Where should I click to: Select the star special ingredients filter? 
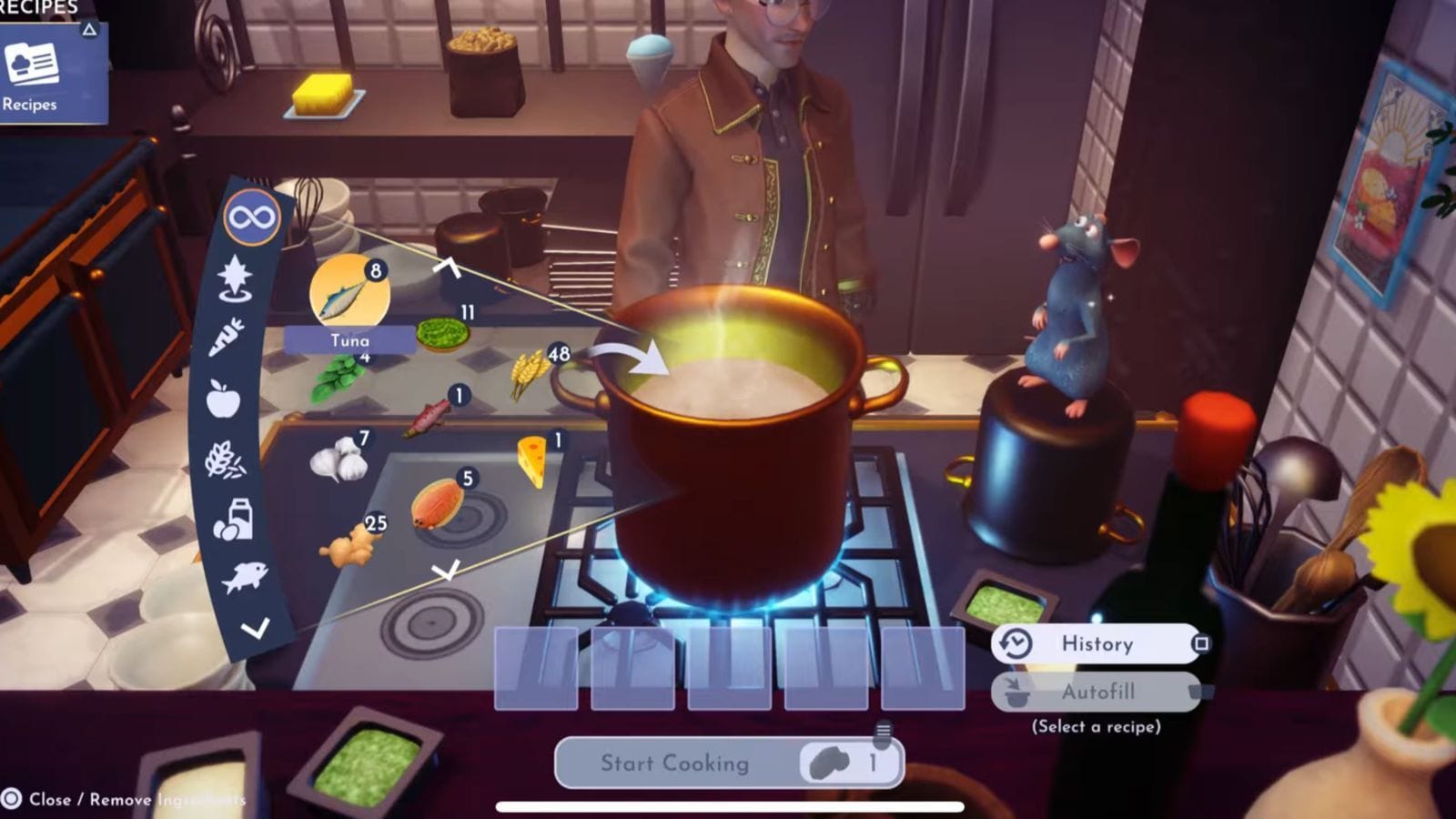click(x=235, y=278)
